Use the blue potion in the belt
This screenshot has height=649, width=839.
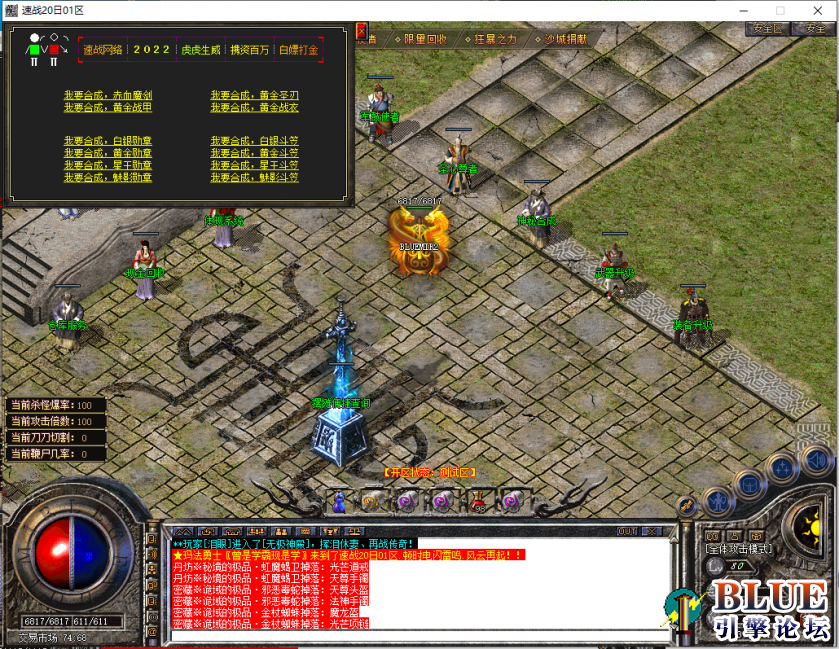[340, 498]
